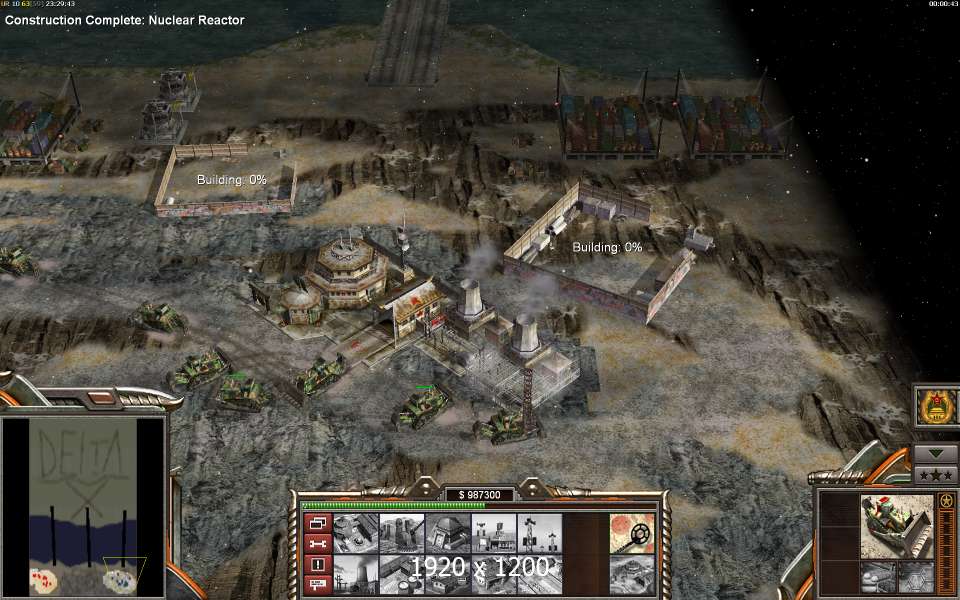Click the red overlapping-windows button
The width and height of the screenshot is (960, 600).
pyautogui.click(x=315, y=524)
